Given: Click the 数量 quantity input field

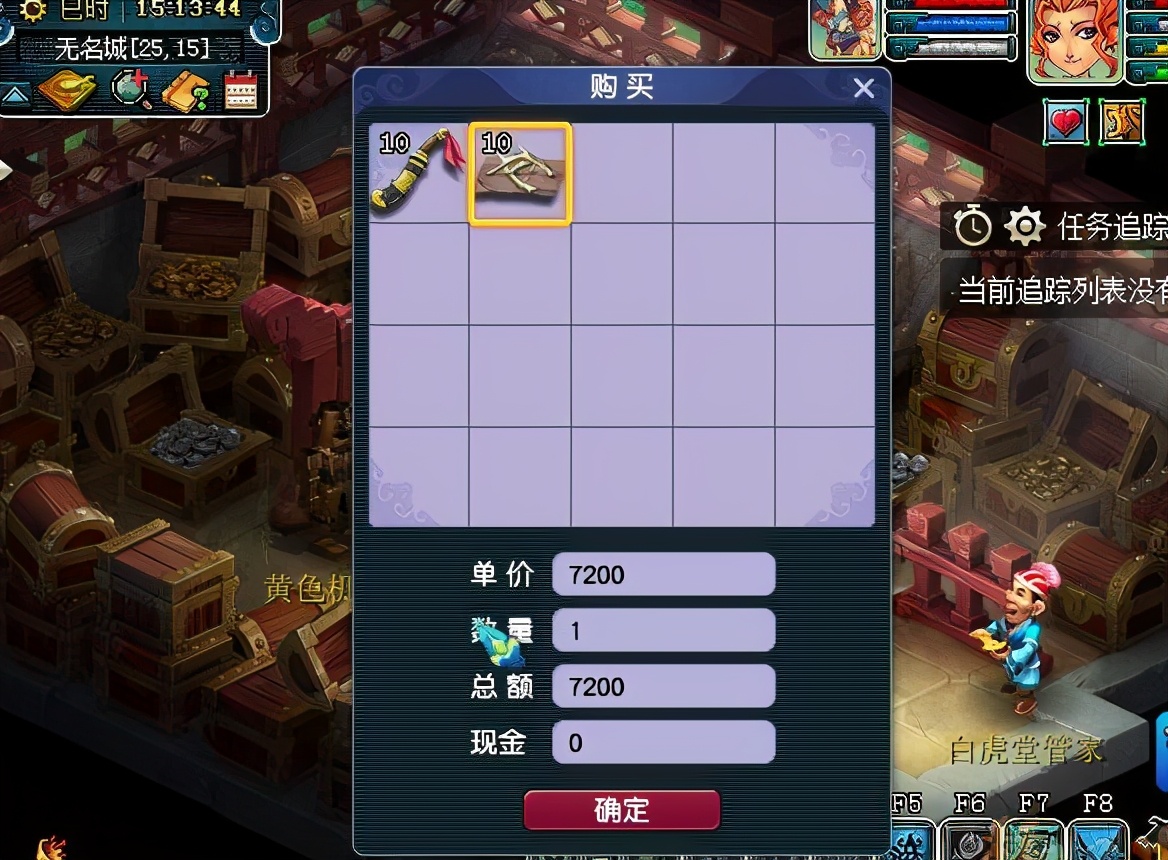Looking at the screenshot, I should point(663,631).
